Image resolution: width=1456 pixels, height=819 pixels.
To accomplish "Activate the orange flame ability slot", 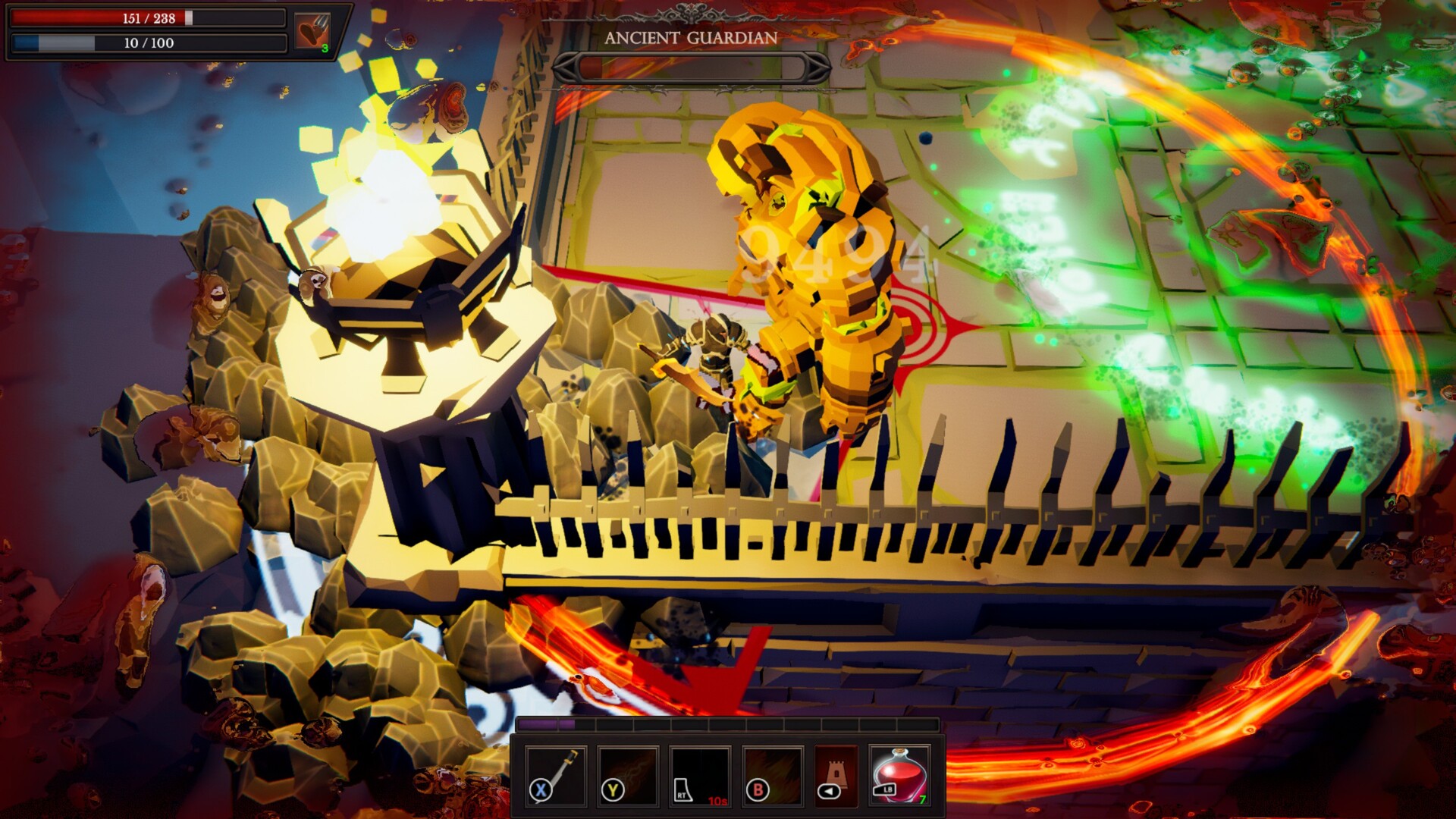I will [x=772, y=775].
